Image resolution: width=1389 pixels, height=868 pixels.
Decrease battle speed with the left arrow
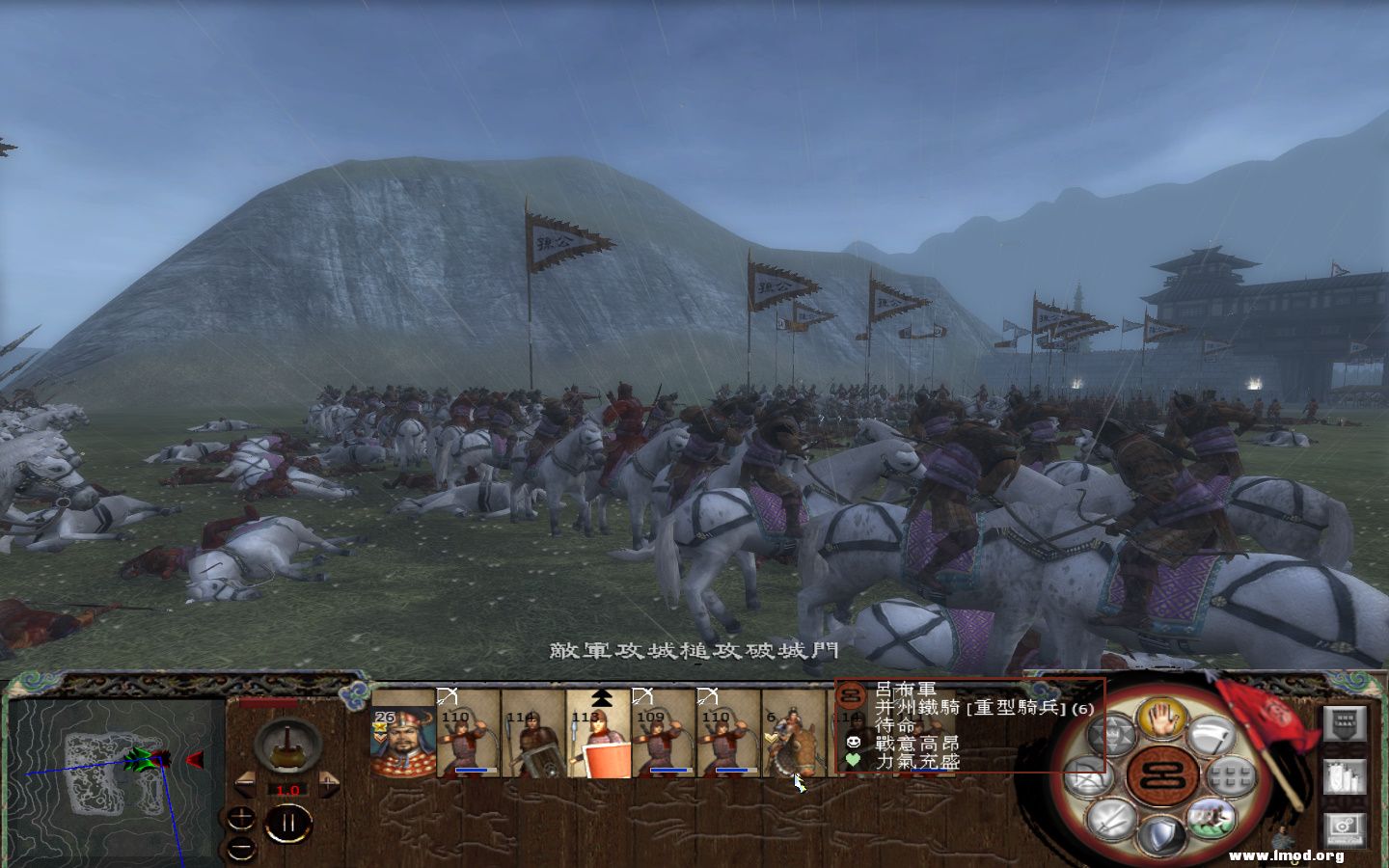coord(245,782)
